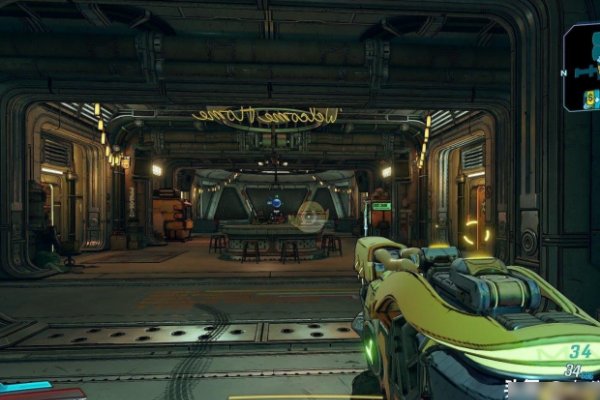Open the minimap panel
The height and width of the screenshot is (400, 600).
582,66
